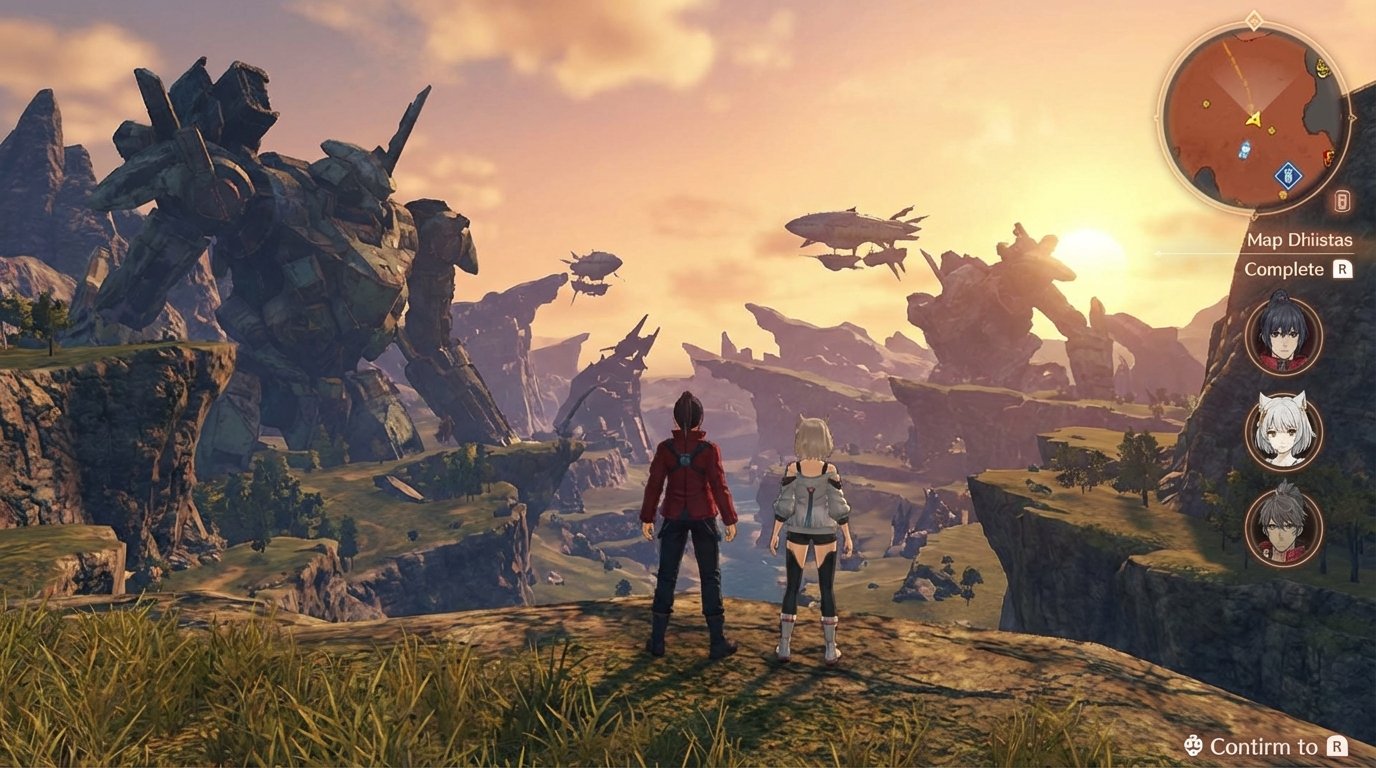The image size is (1376, 768).
Task: Click the red enemy cluster marker on the minimap edge
Action: (x=1328, y=157)
